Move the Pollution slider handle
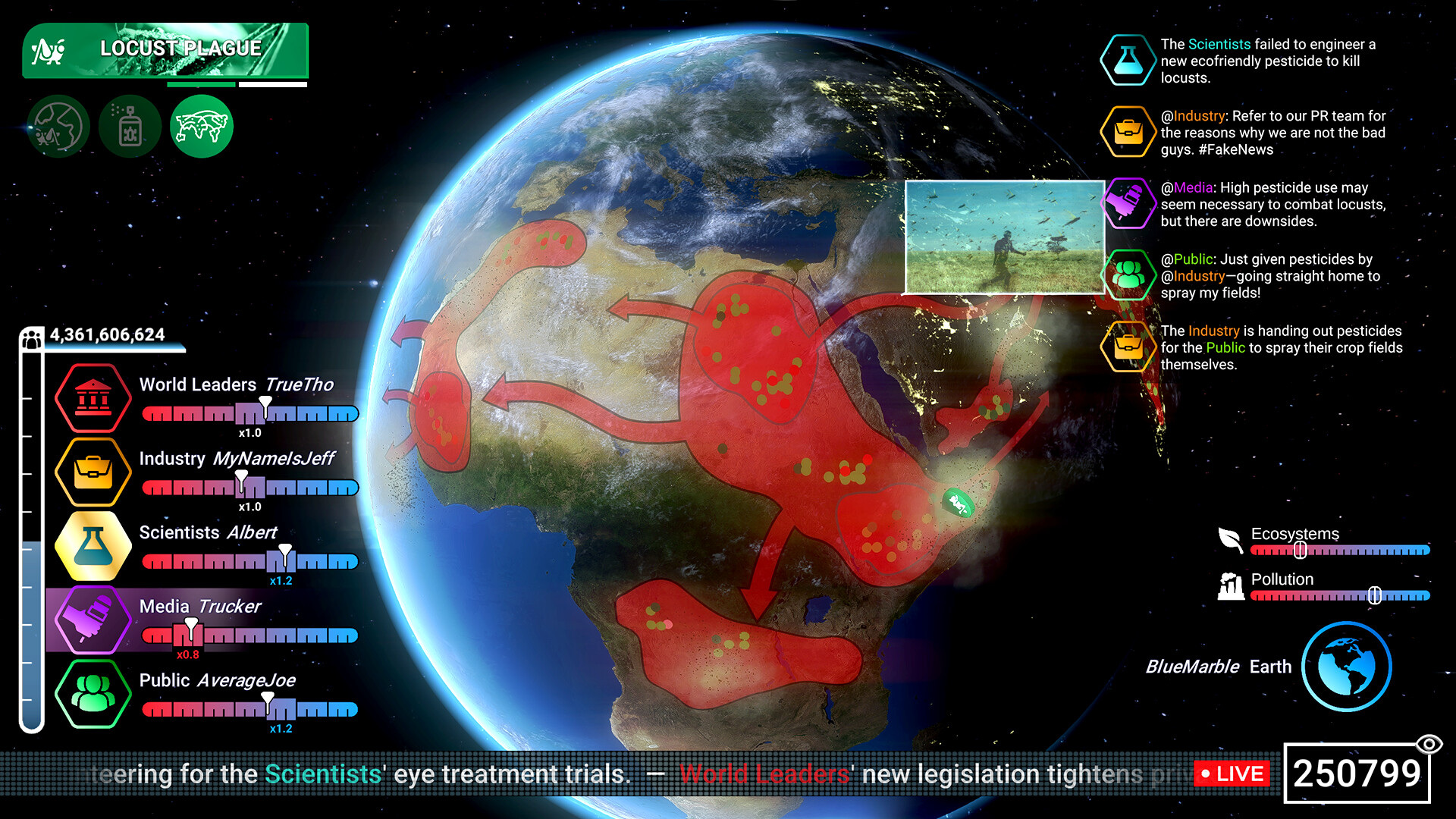This screenshot has height=819, width=1456. coord(1376,597)
